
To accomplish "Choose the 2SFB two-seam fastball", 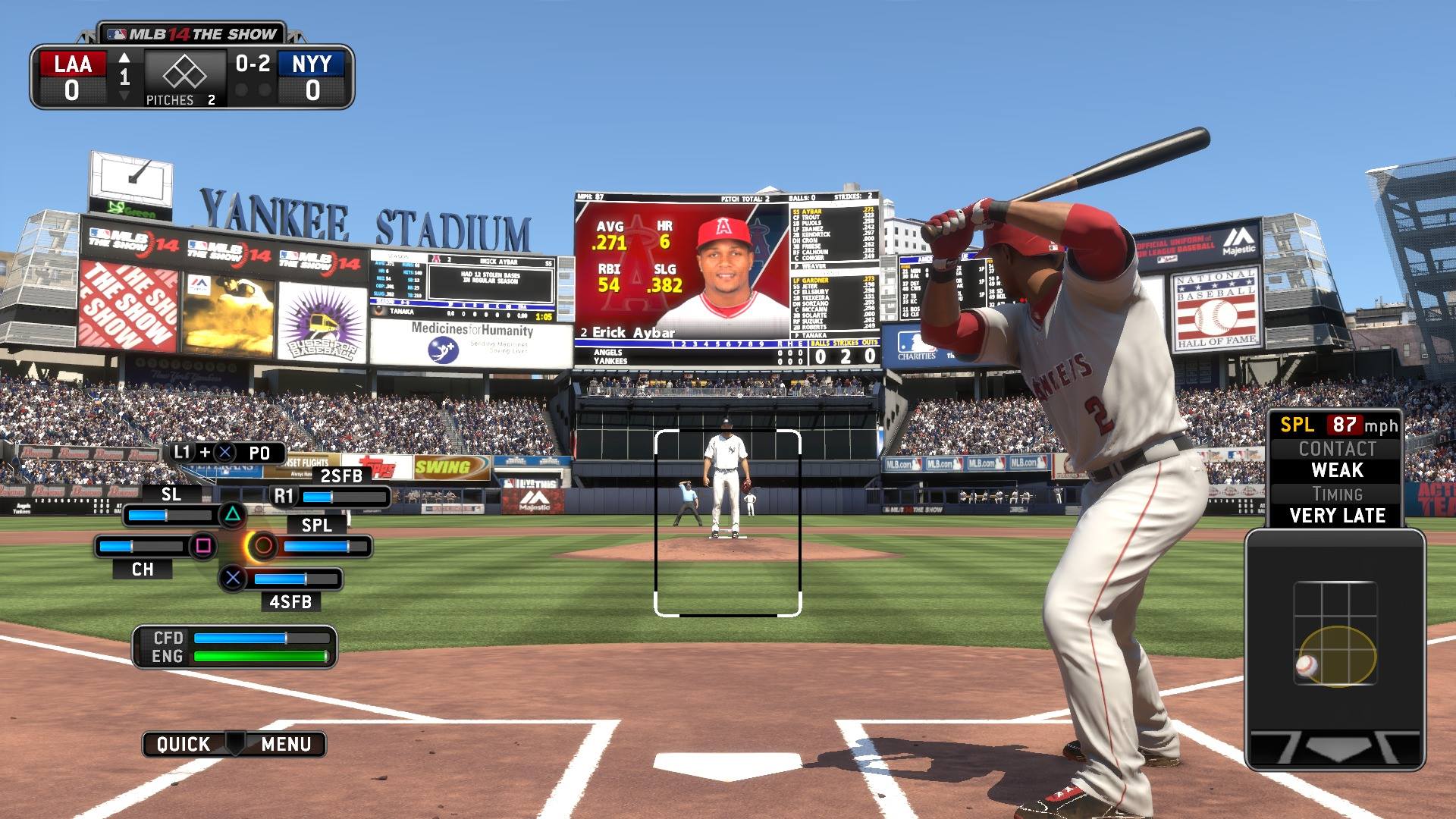I will (x=284, y=497).
